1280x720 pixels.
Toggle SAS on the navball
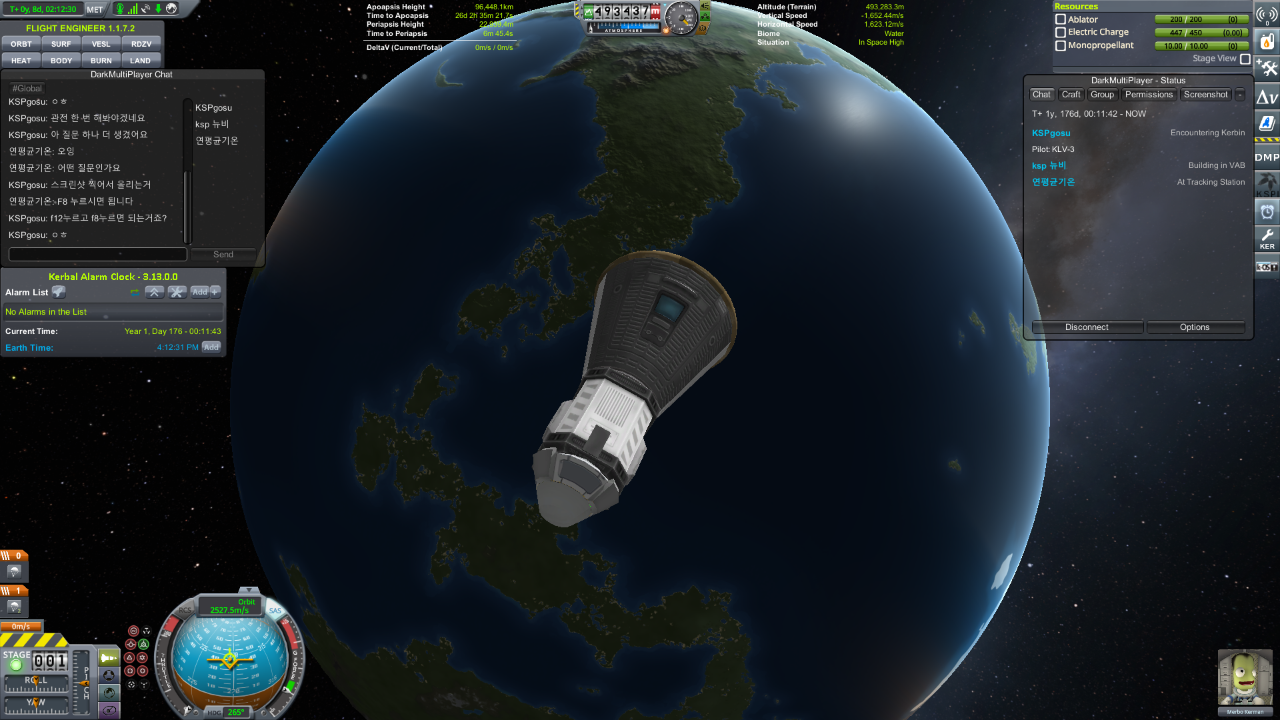(275, 610)
